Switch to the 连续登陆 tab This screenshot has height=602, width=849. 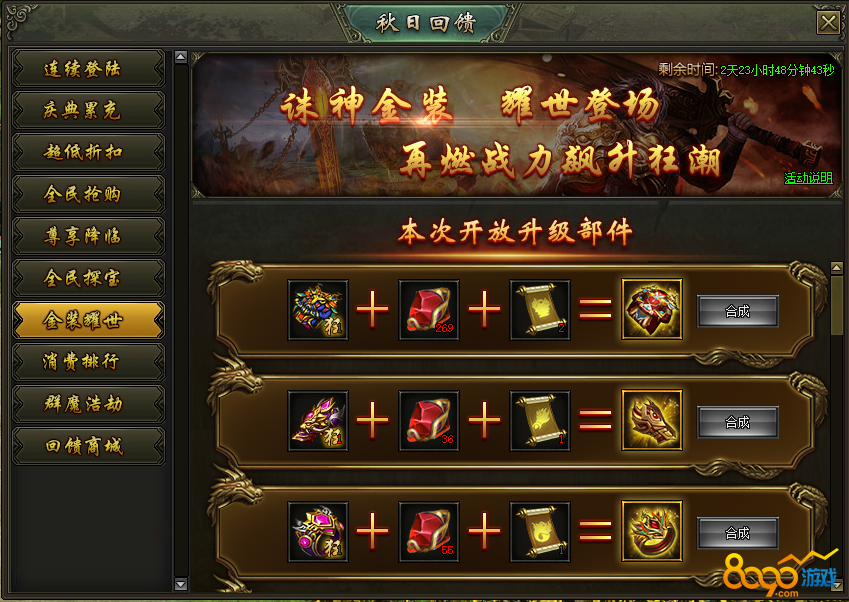click(87, 69)
